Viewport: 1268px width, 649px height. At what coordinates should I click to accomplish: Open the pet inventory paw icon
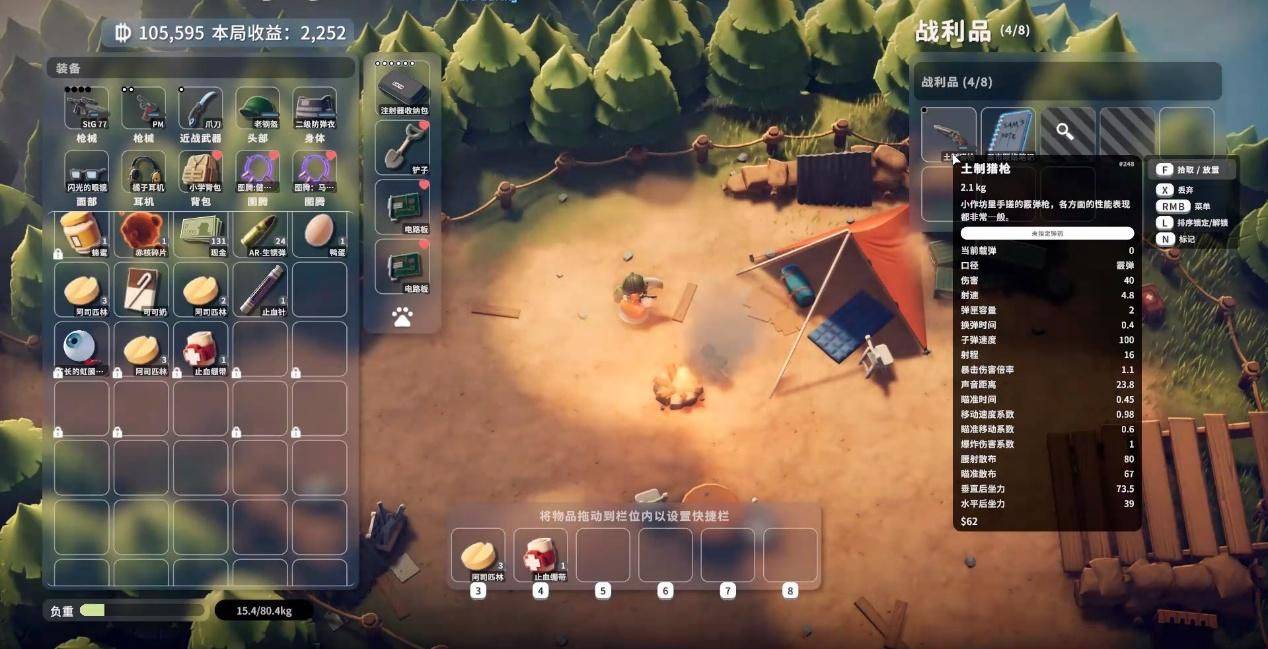click(x=402, y=317)
